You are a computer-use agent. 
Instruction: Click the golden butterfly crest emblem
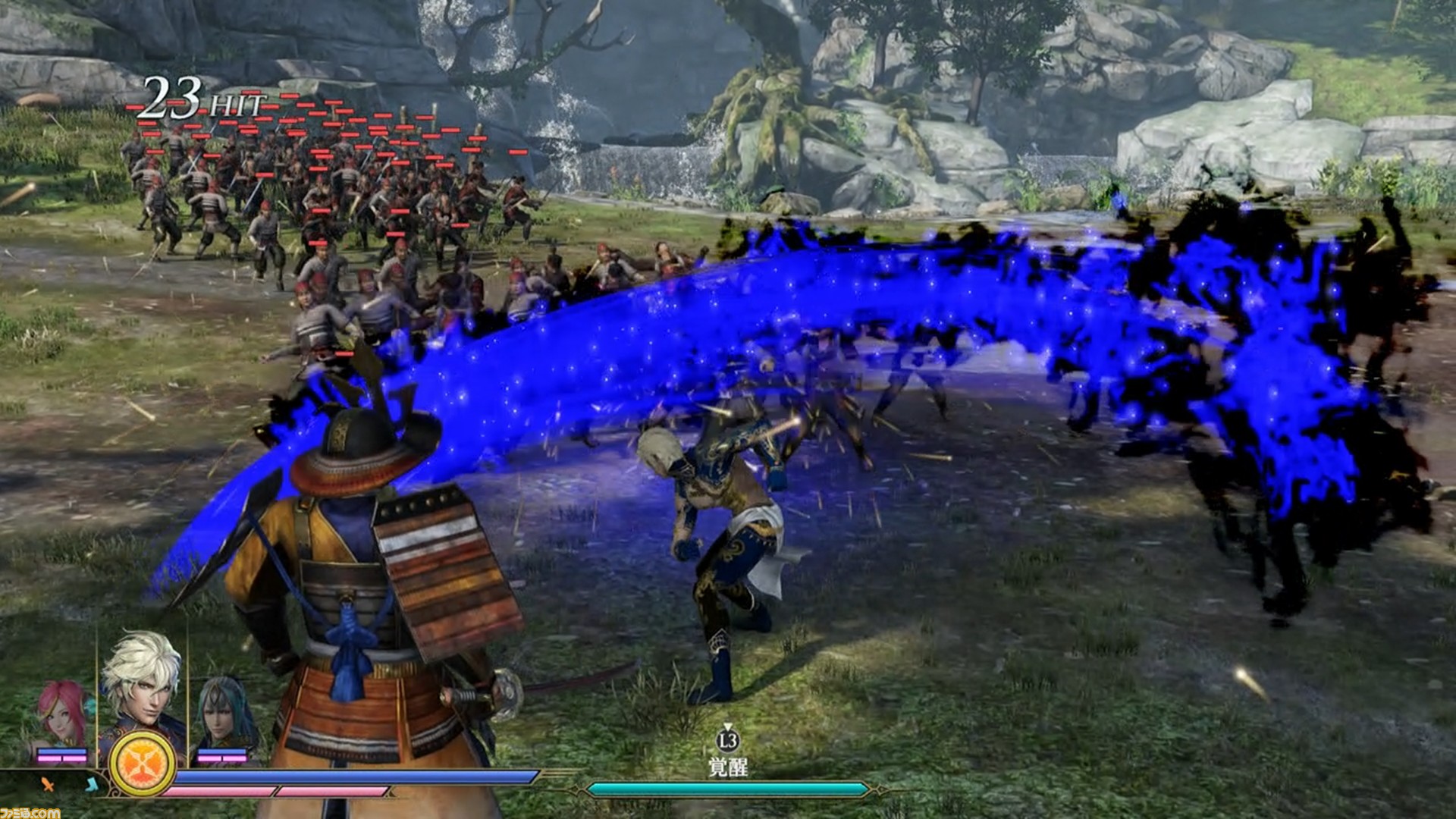[142, 764]
